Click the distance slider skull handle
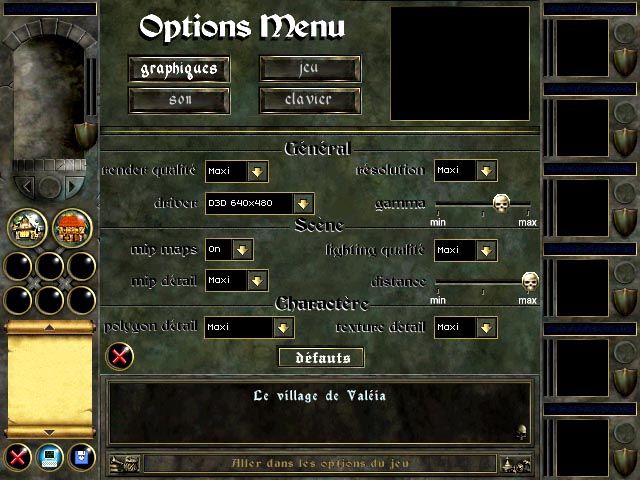Image resolution: width=640 pixels, height=480 pixels. (x=529, y=281)
